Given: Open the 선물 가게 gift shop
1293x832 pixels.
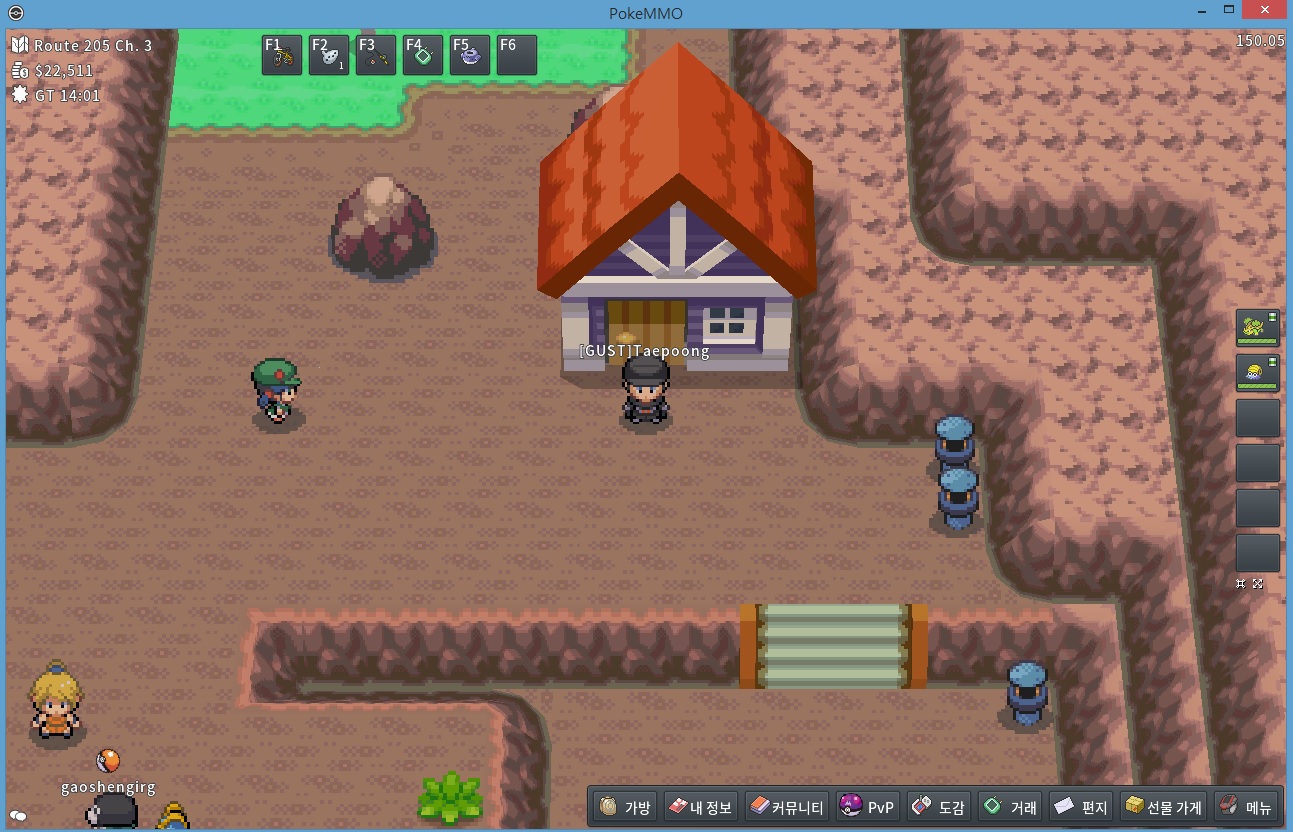Looking at the screenshot, I should point(1163,806).
